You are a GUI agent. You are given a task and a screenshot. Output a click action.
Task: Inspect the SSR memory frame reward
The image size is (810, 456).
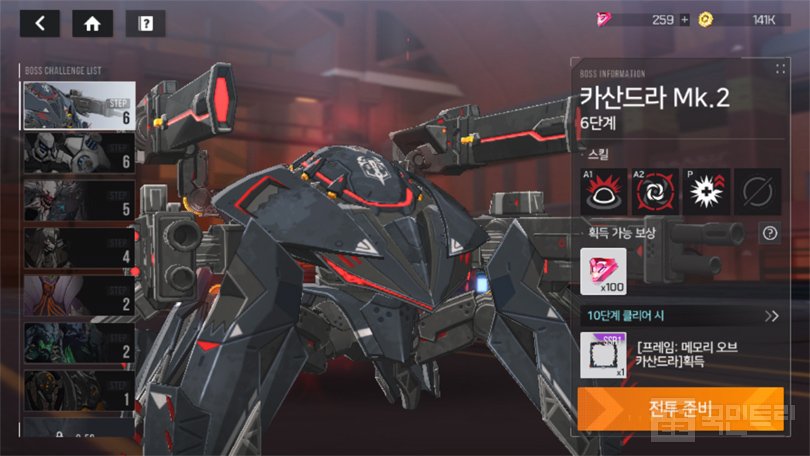point(603,355)
